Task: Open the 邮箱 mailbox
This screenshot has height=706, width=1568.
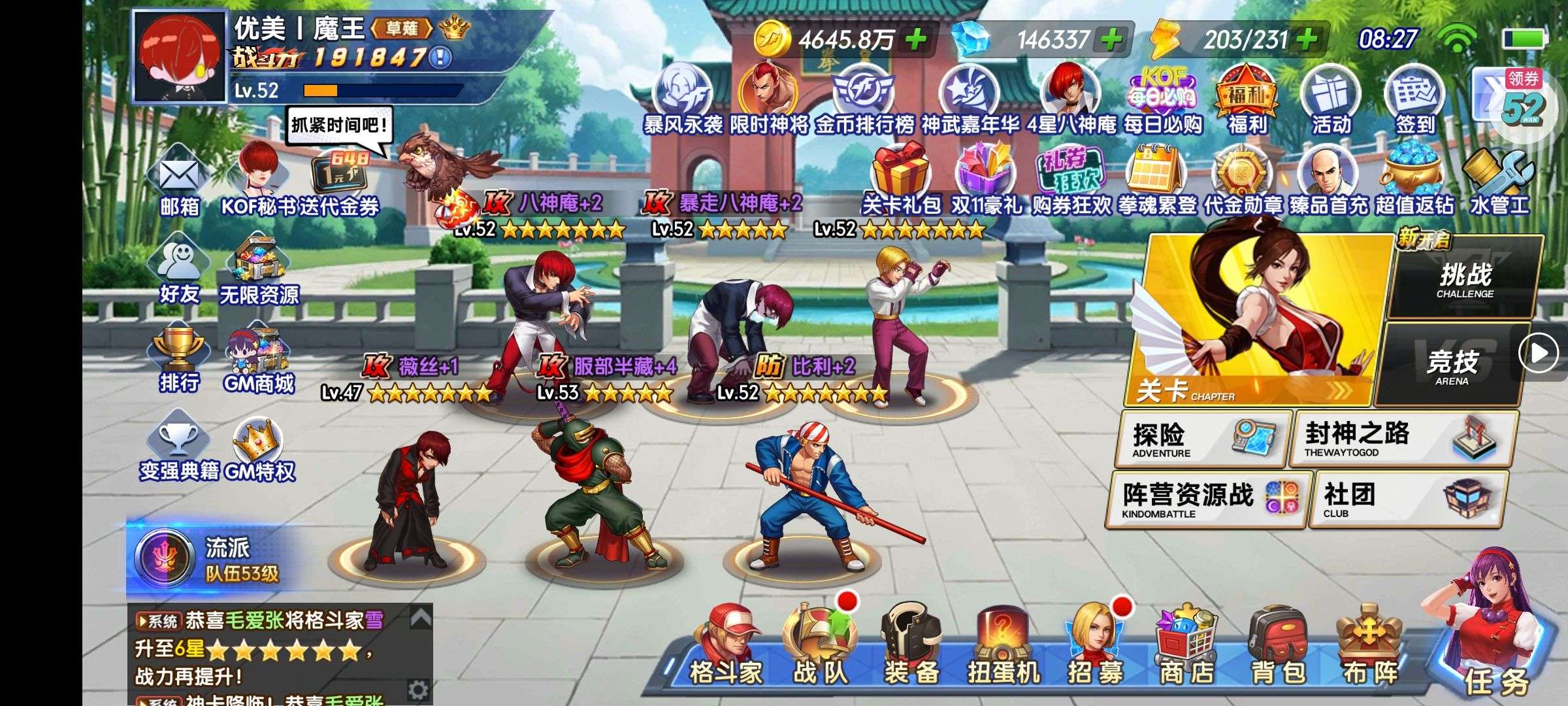Action: (x=179, y=184)
